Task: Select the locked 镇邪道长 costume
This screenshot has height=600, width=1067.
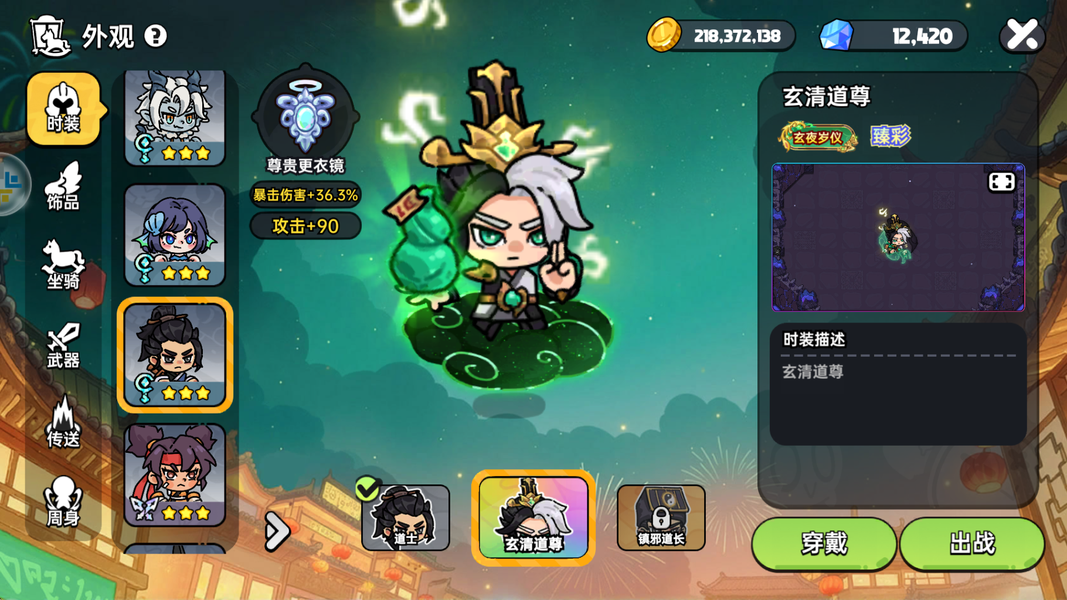Action: (x=661, y=517)
